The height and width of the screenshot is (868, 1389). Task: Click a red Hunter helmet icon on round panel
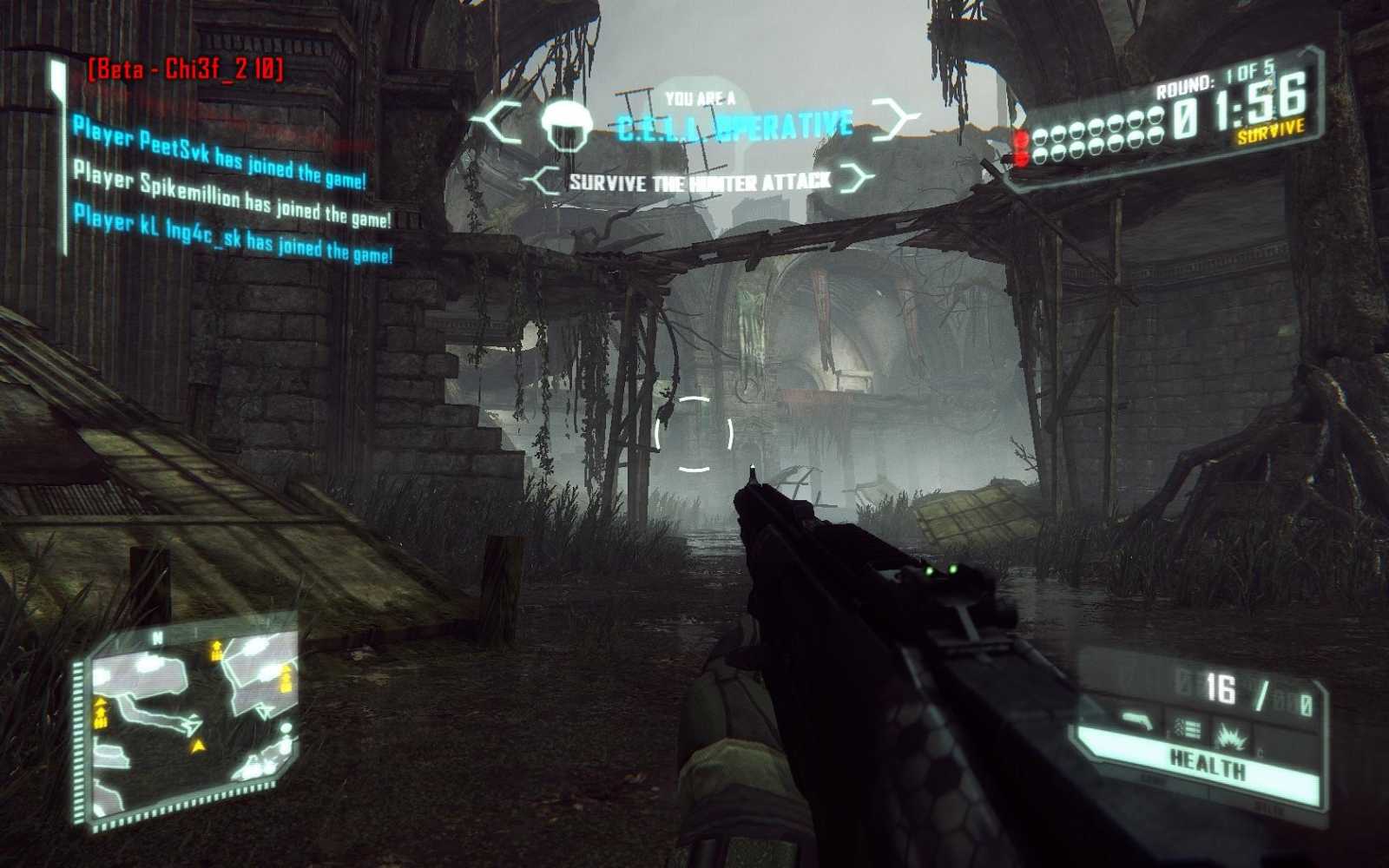[1023, 142]
